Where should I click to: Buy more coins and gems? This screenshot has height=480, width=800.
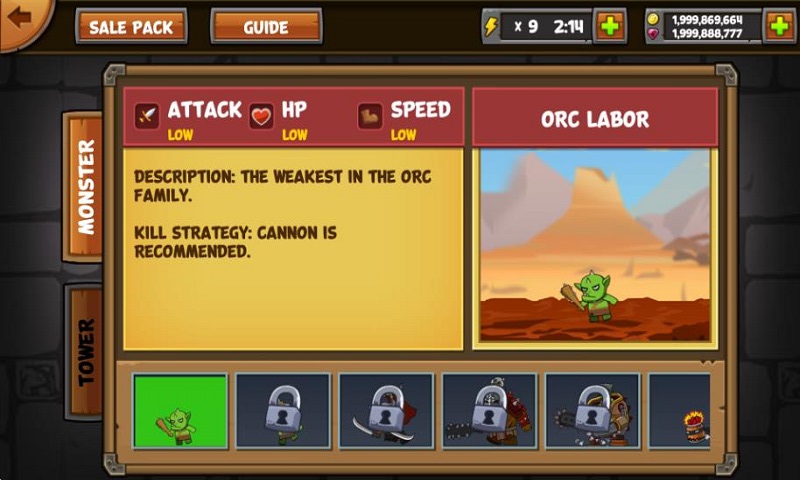[779, 26]
